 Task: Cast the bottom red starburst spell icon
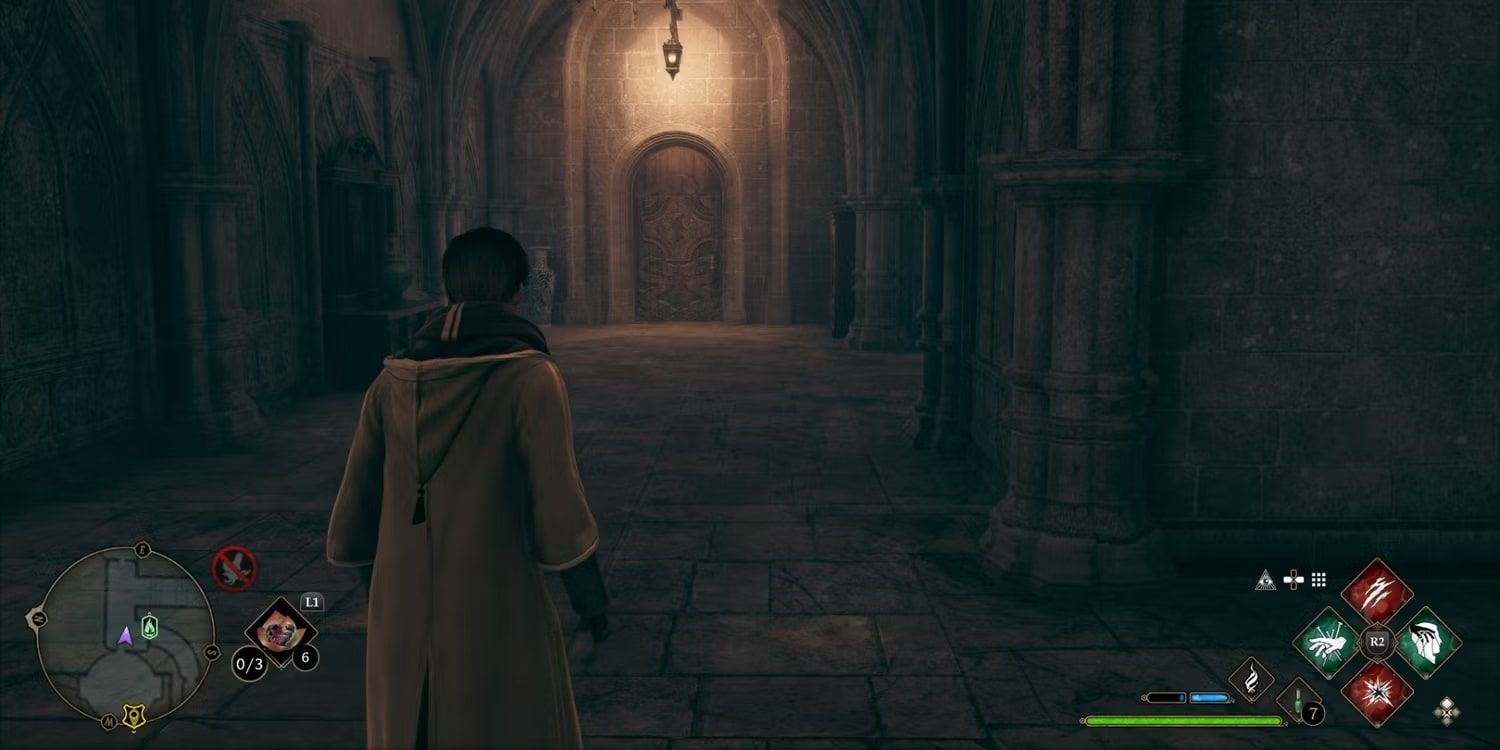pos(1377,692)
